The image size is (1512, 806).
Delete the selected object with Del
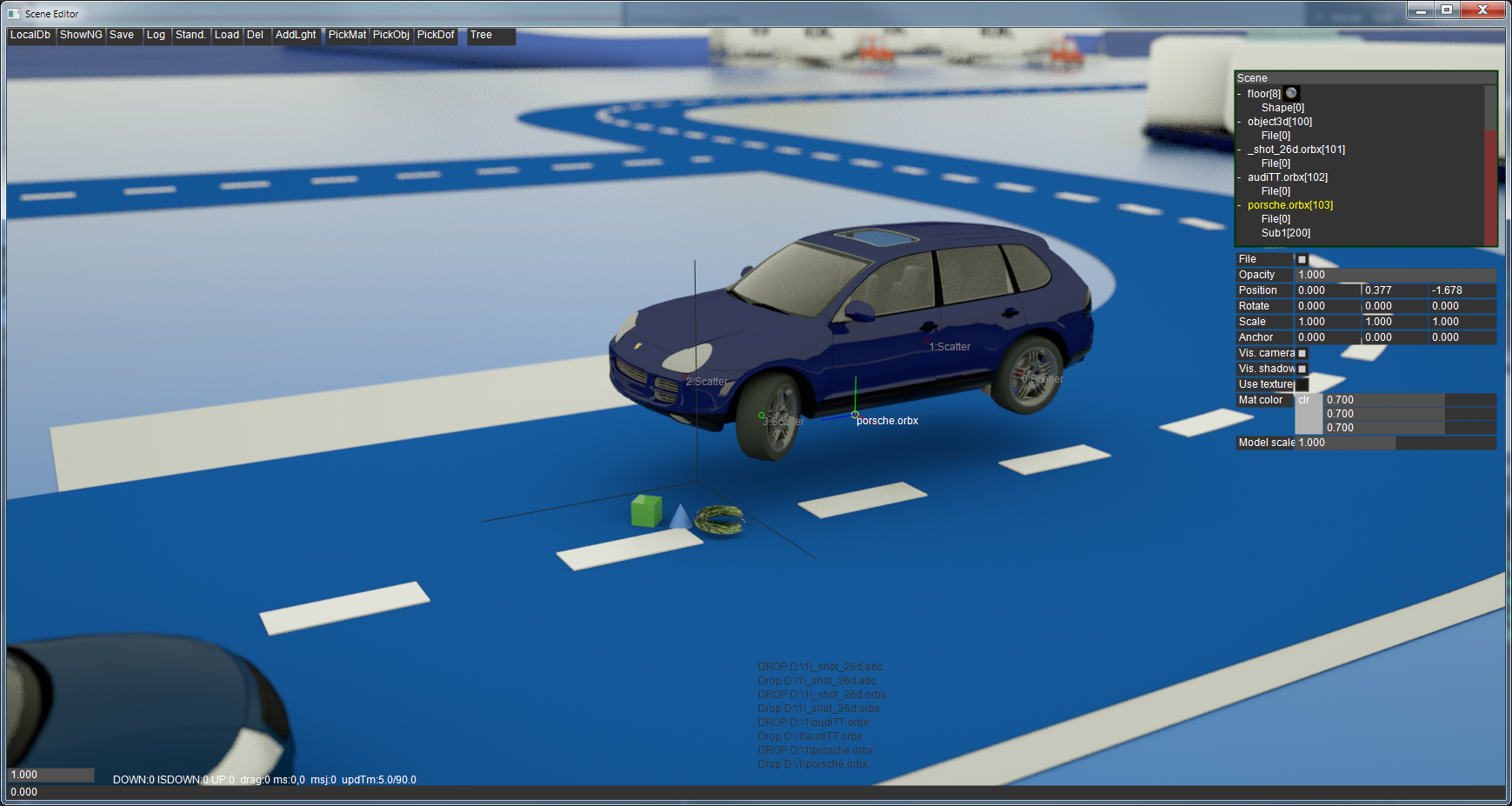pyautogui.click(x=255, y=36)
